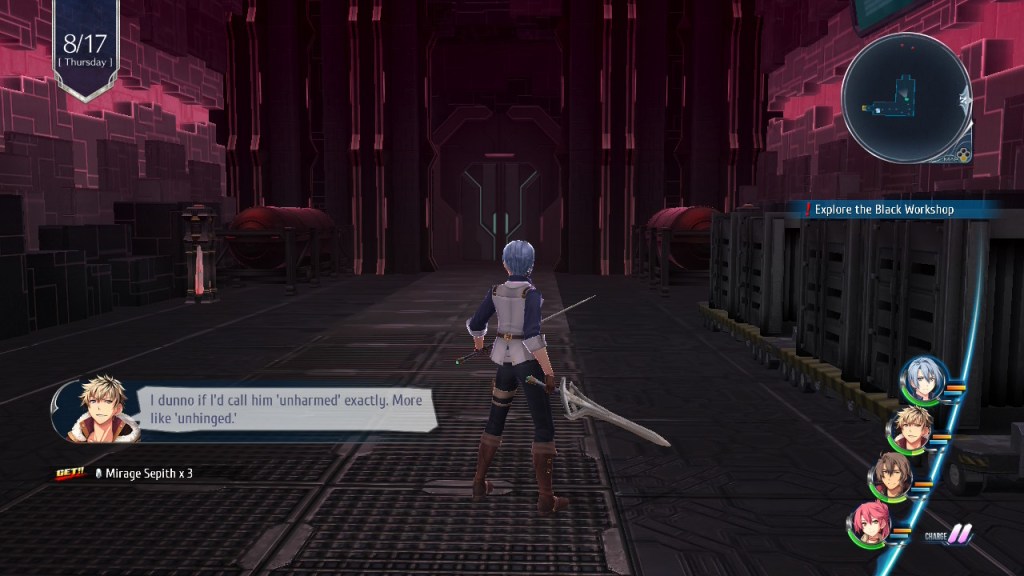Select the pink-haired party member portrait

point(869,523)
